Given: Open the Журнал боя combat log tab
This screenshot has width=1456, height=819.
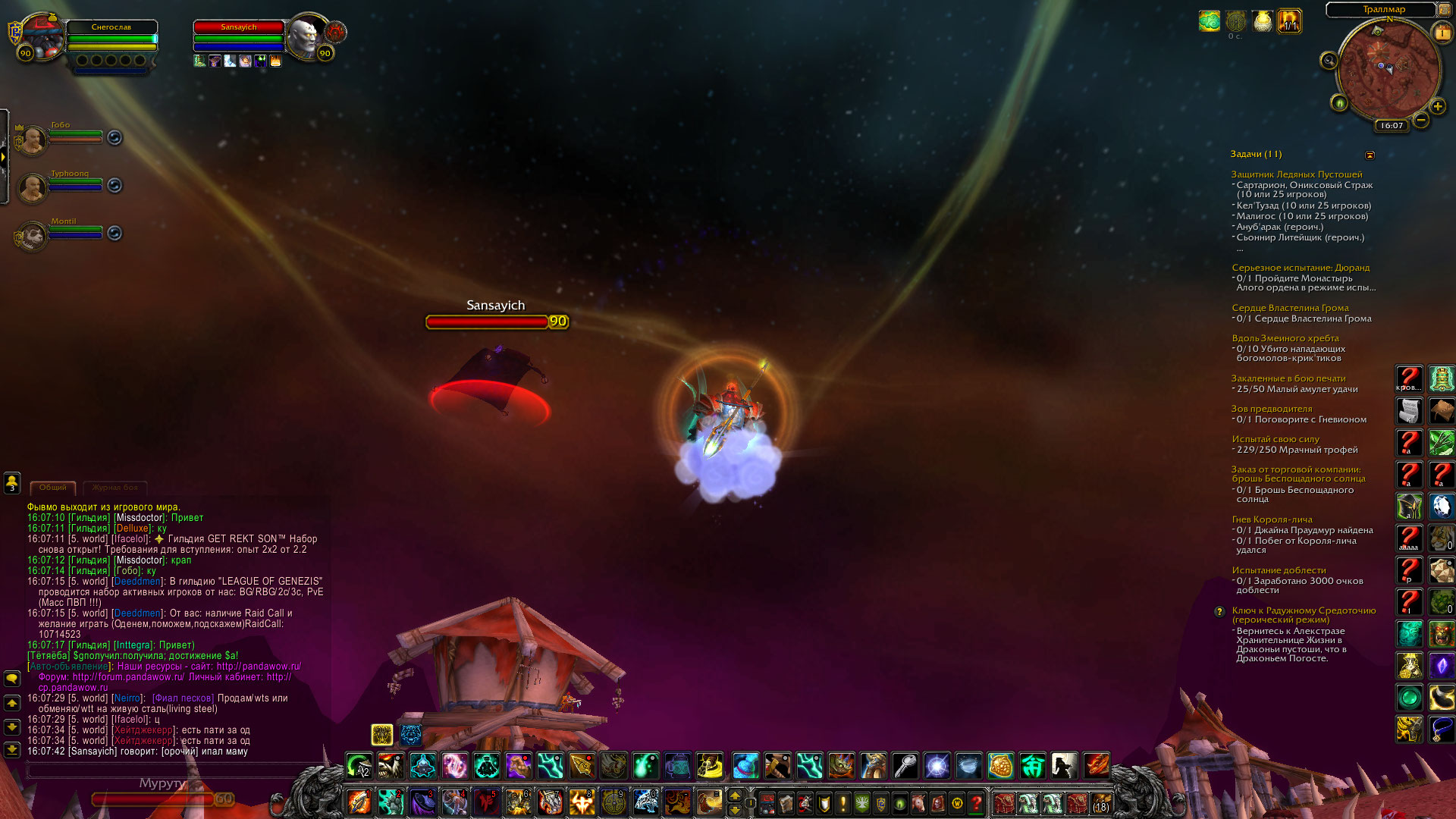Looking at the screenshot, I should pyautogui.click(x=115, y=488).
